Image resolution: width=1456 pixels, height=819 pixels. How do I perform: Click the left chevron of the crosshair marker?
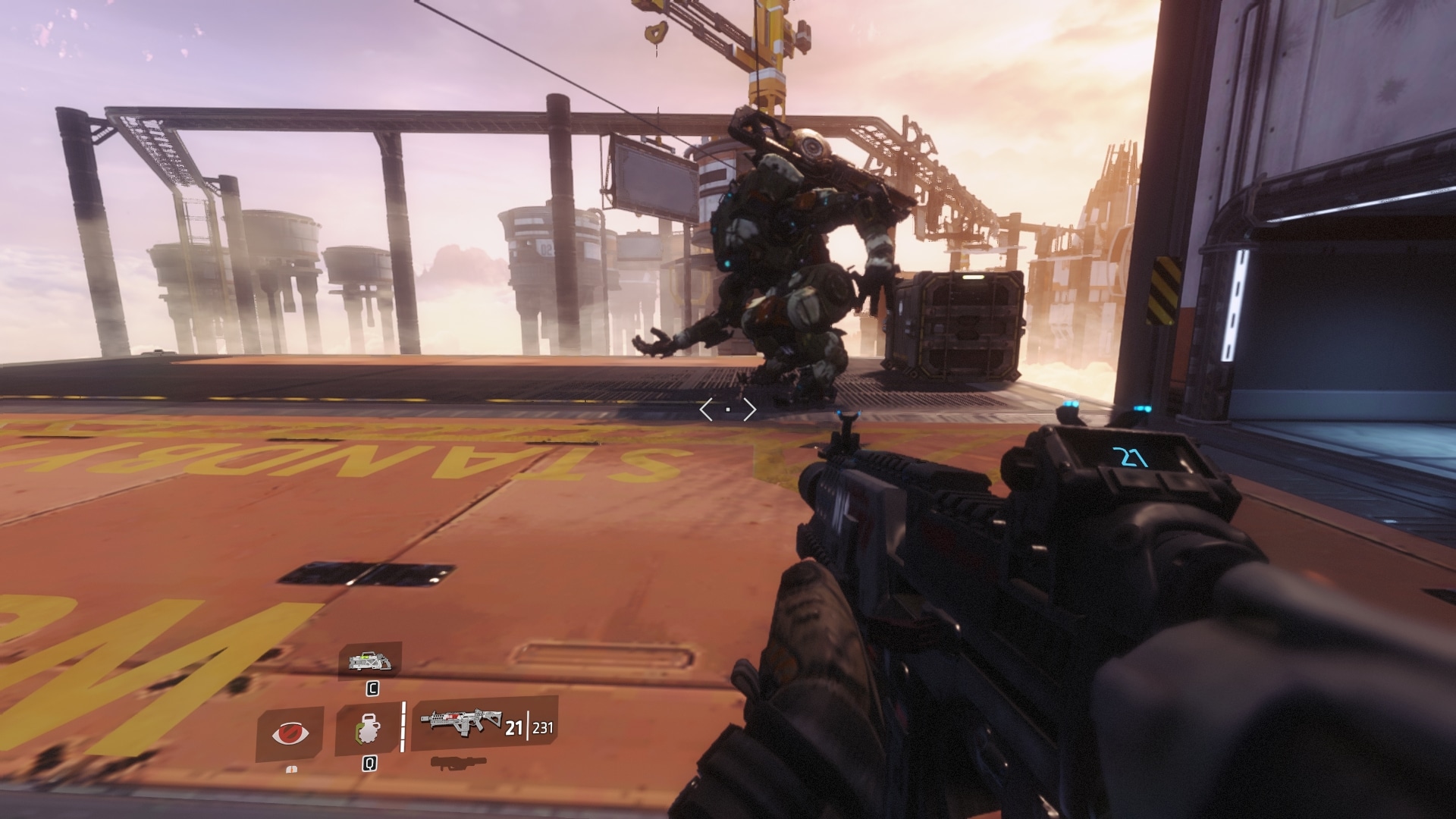pos(706,409)
